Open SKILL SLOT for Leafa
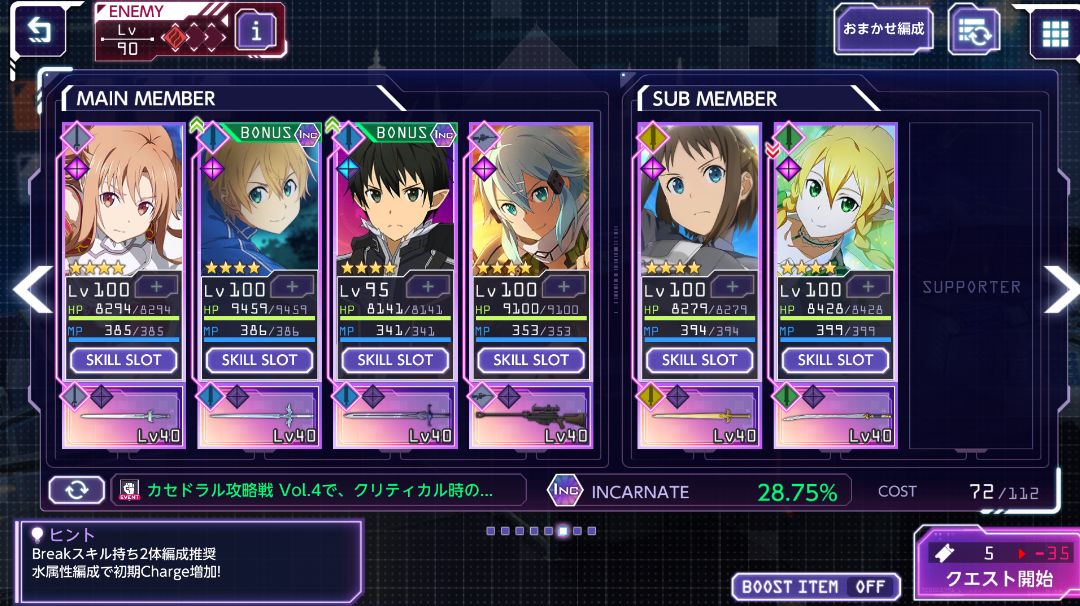The width and height of the screenshot is (1080, 606). click(x=835, y=360)
